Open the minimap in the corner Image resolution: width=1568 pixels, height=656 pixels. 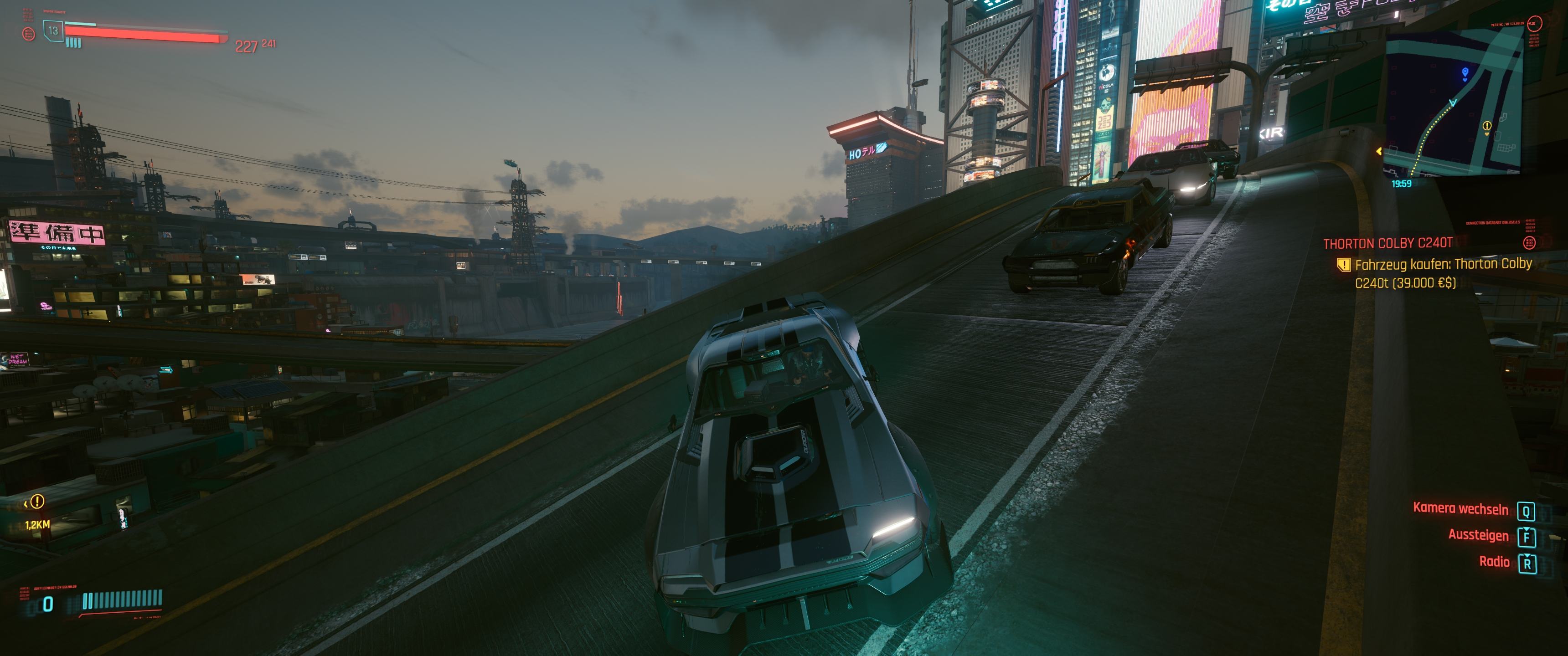point(1455,103)
